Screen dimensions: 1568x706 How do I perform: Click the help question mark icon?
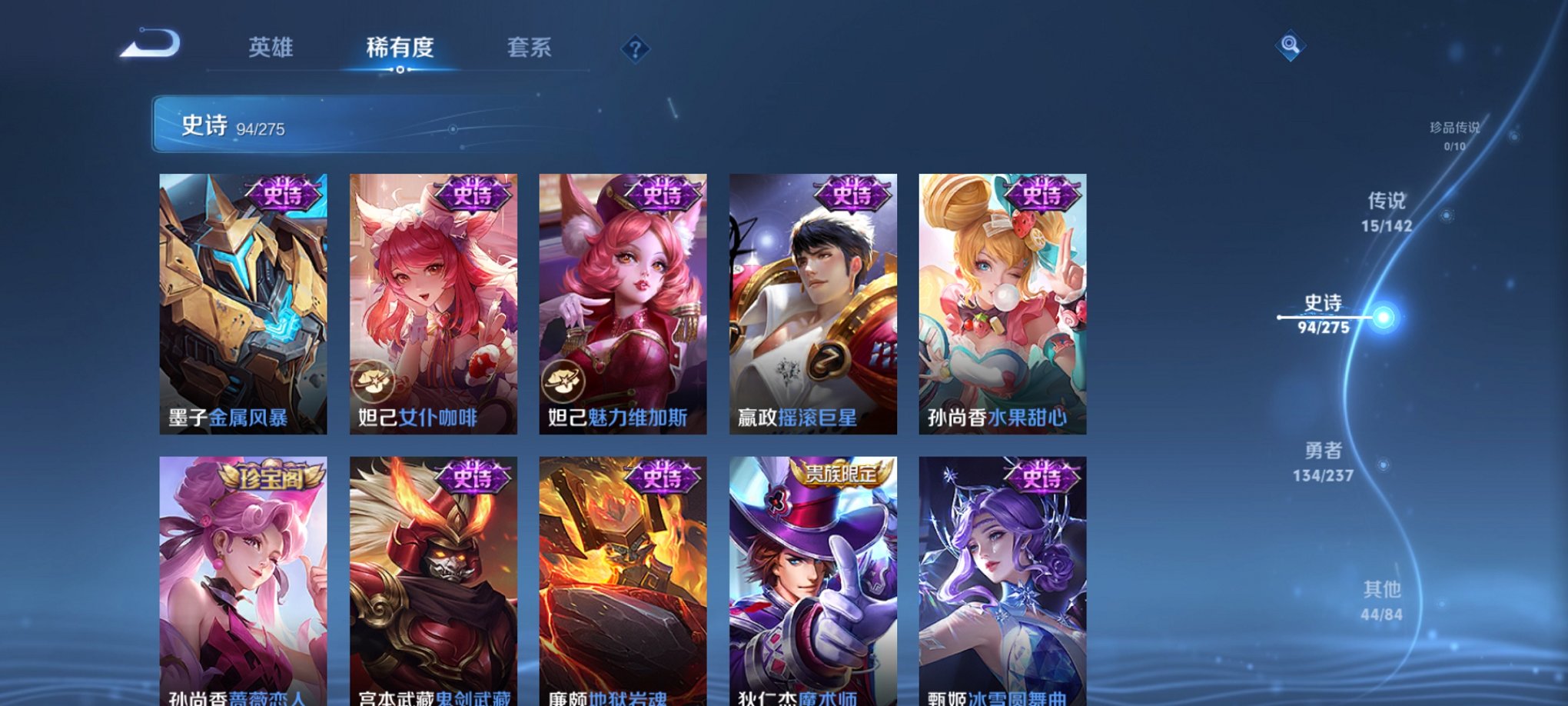(x=635, y=49)
